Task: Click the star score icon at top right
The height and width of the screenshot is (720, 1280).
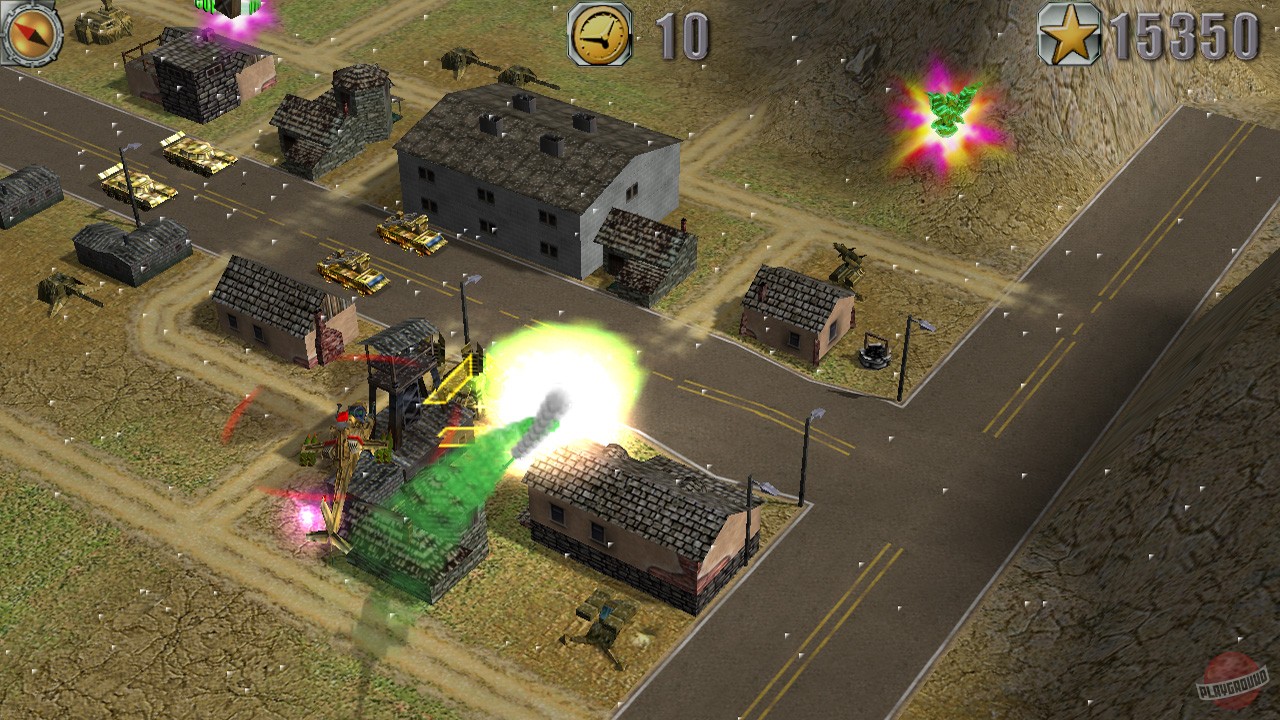Action: (x=1068, y=32)
